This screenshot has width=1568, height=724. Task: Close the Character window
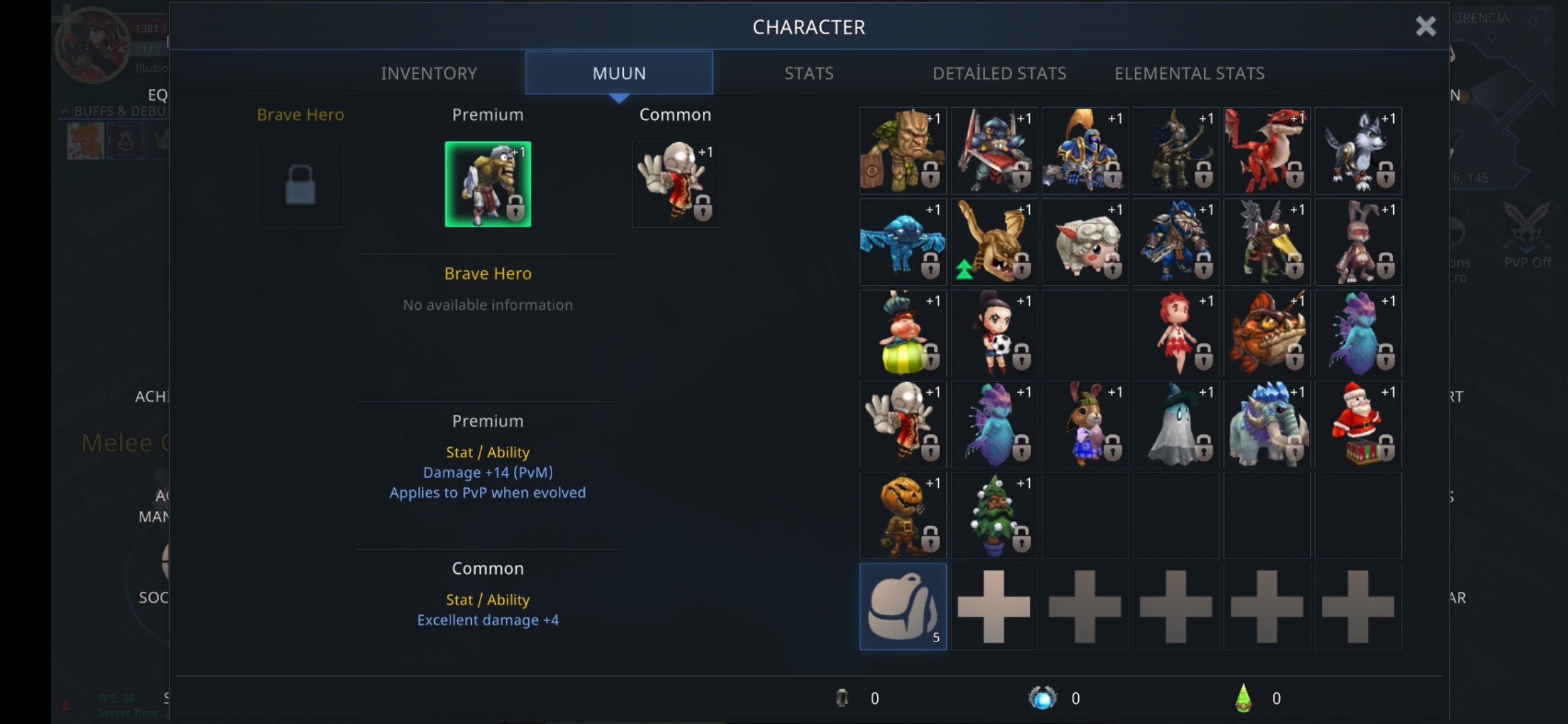click(1425, 27)
